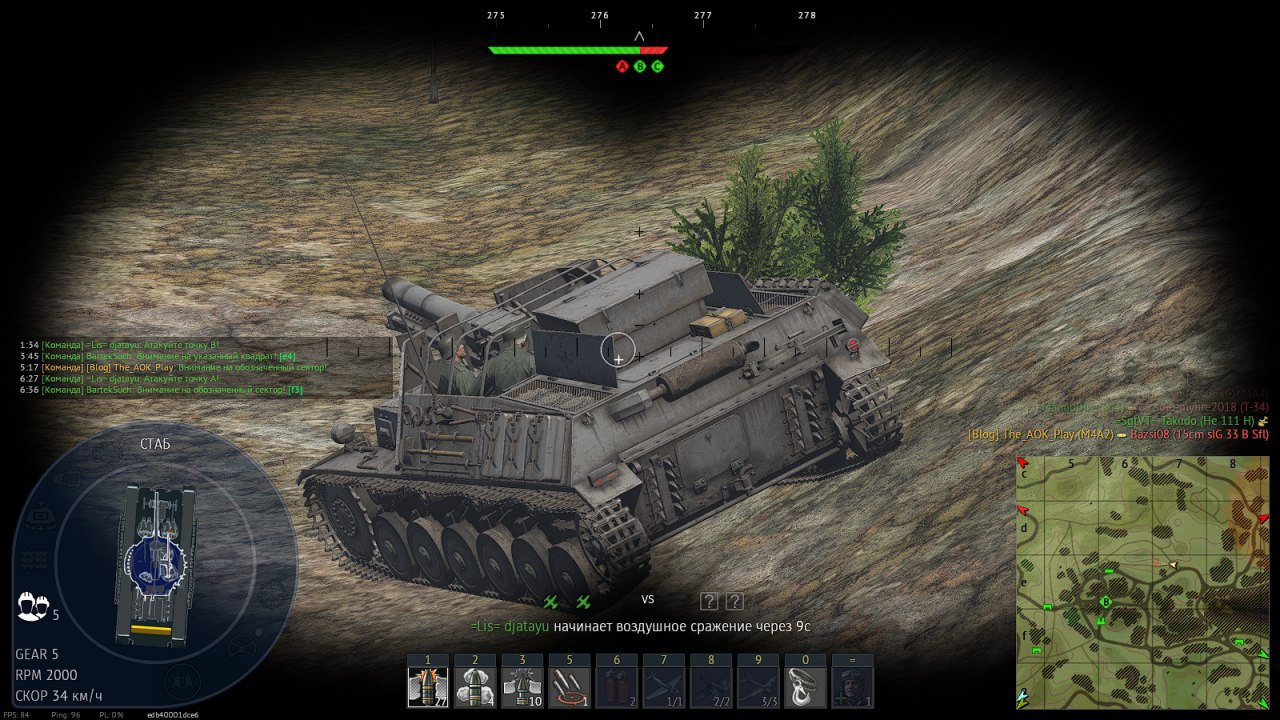Select capture point B on the minimap
The width and height of the screenshot is (1280, 720).
click(x=1106, y=602)
